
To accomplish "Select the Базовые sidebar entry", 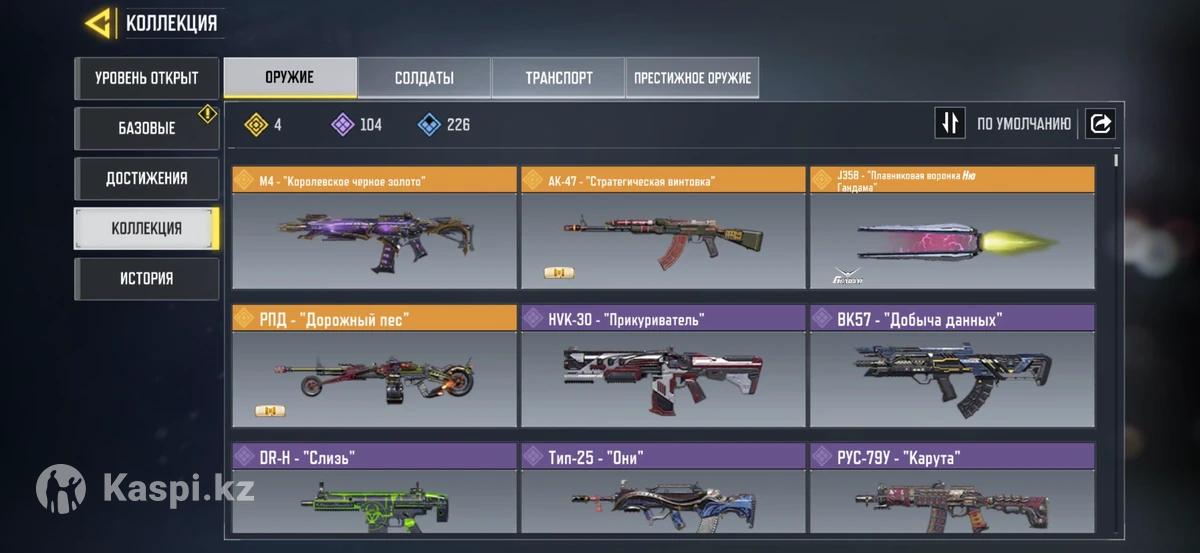I will click(146, 128).
